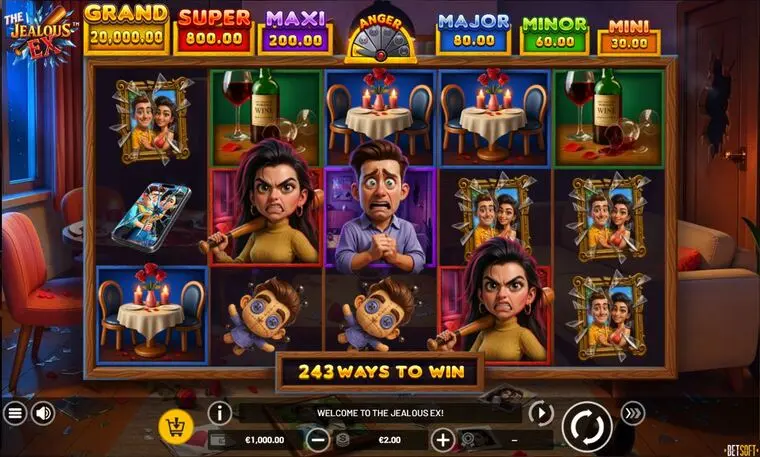Viewport: 760px width, 457px height.
Task: Spin the reels with the big button
Action: 587,426
